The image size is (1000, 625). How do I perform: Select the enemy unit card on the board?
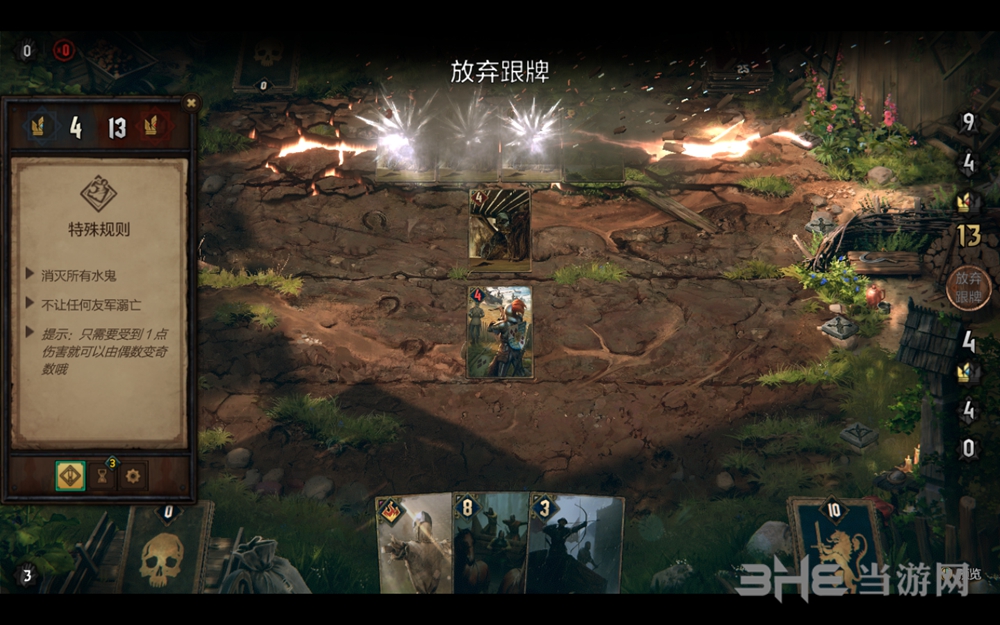(500, 229)
